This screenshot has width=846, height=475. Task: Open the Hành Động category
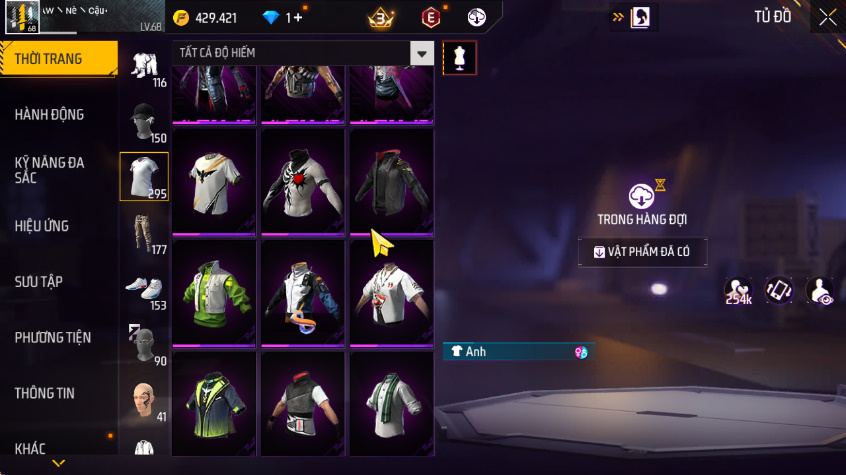50,114
